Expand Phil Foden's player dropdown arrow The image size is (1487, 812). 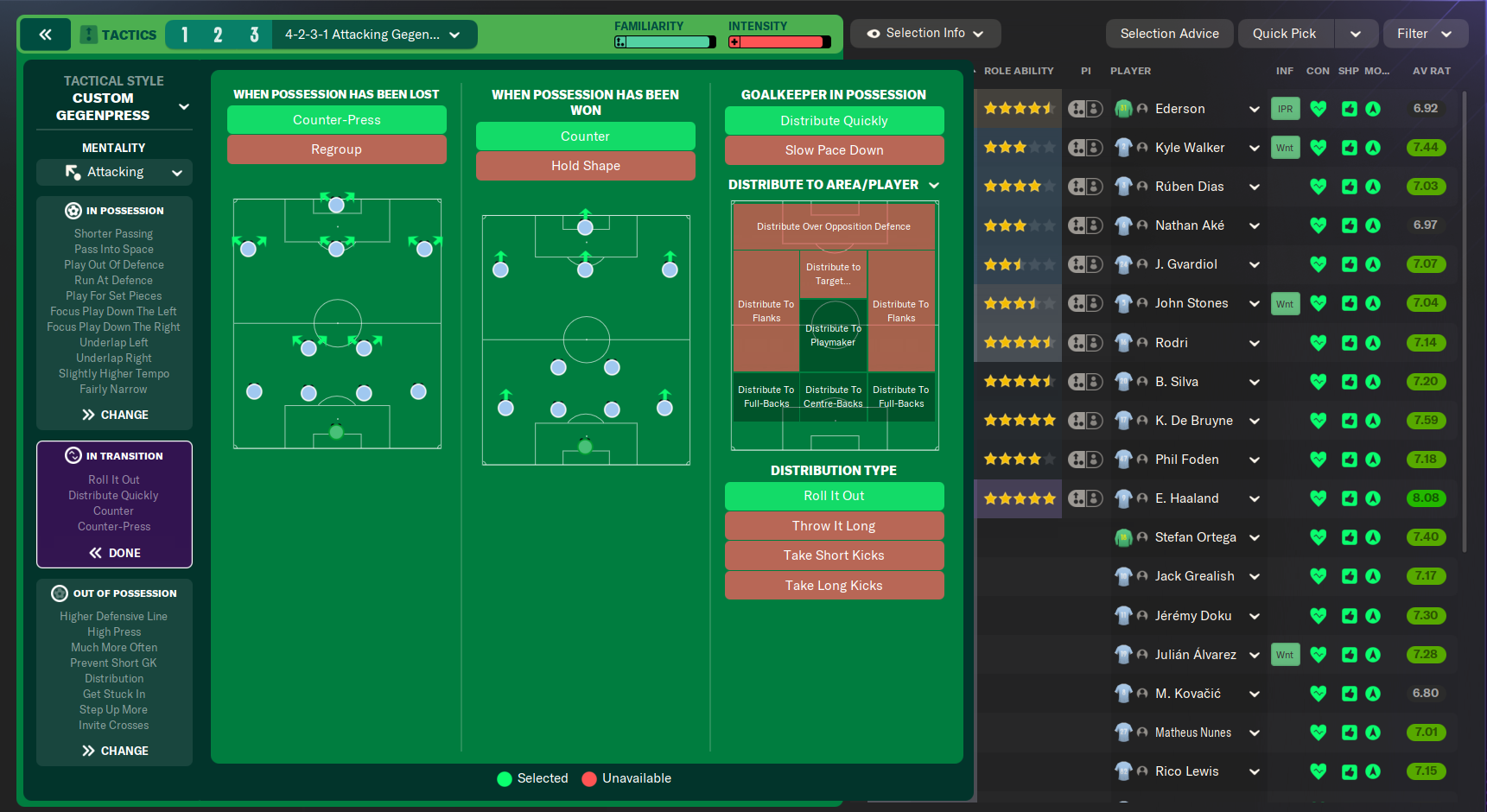1255,459
